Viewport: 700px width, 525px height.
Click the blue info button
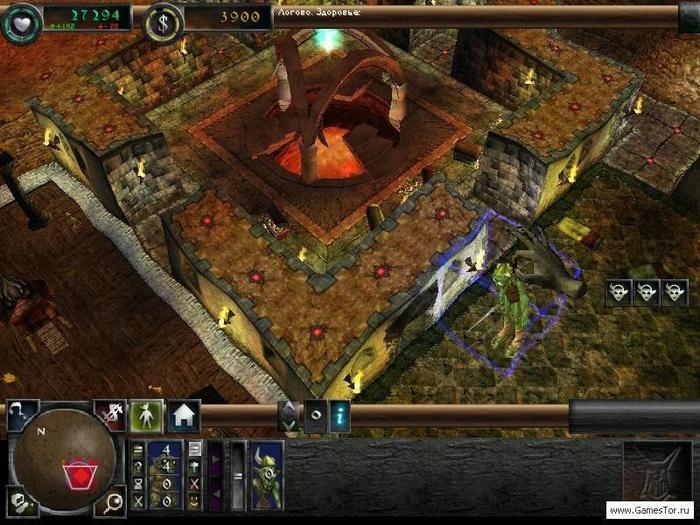pyautogui.click(x=342, y=415)
